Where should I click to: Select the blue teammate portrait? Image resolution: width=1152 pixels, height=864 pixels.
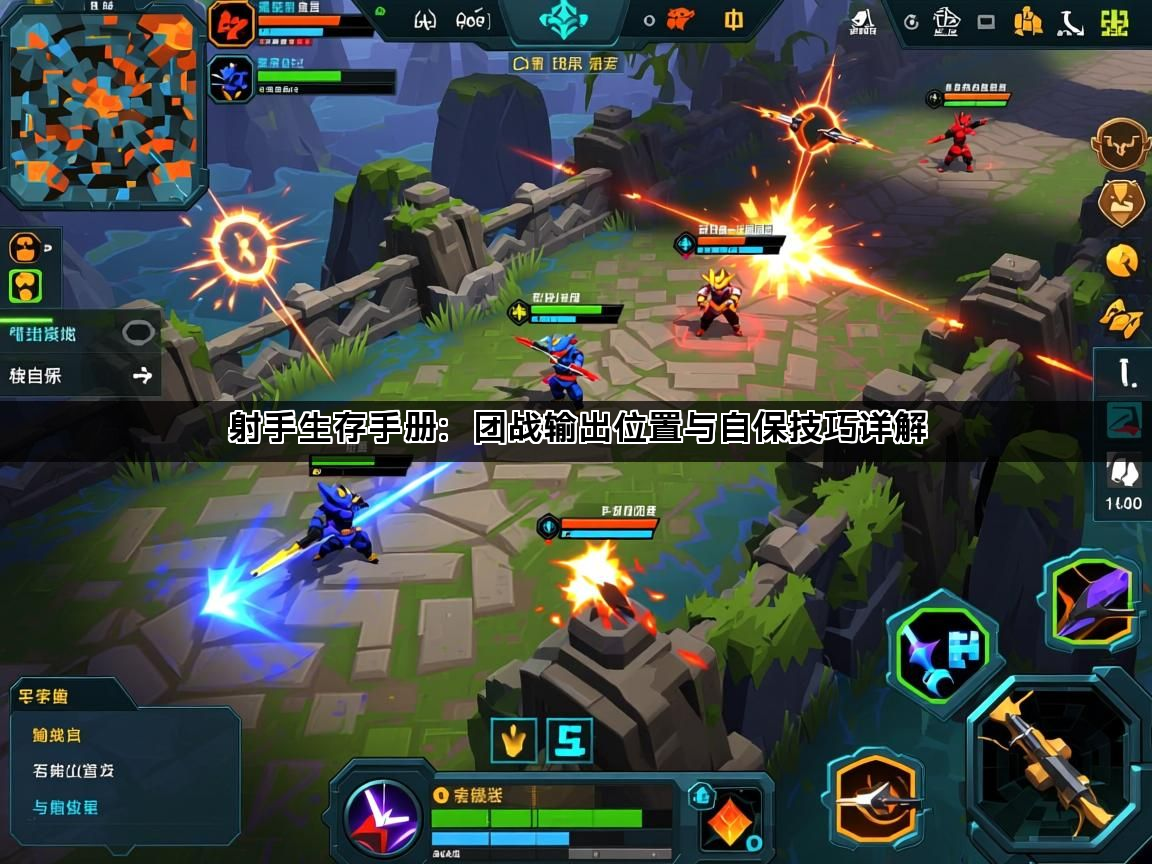click(231, 79)
